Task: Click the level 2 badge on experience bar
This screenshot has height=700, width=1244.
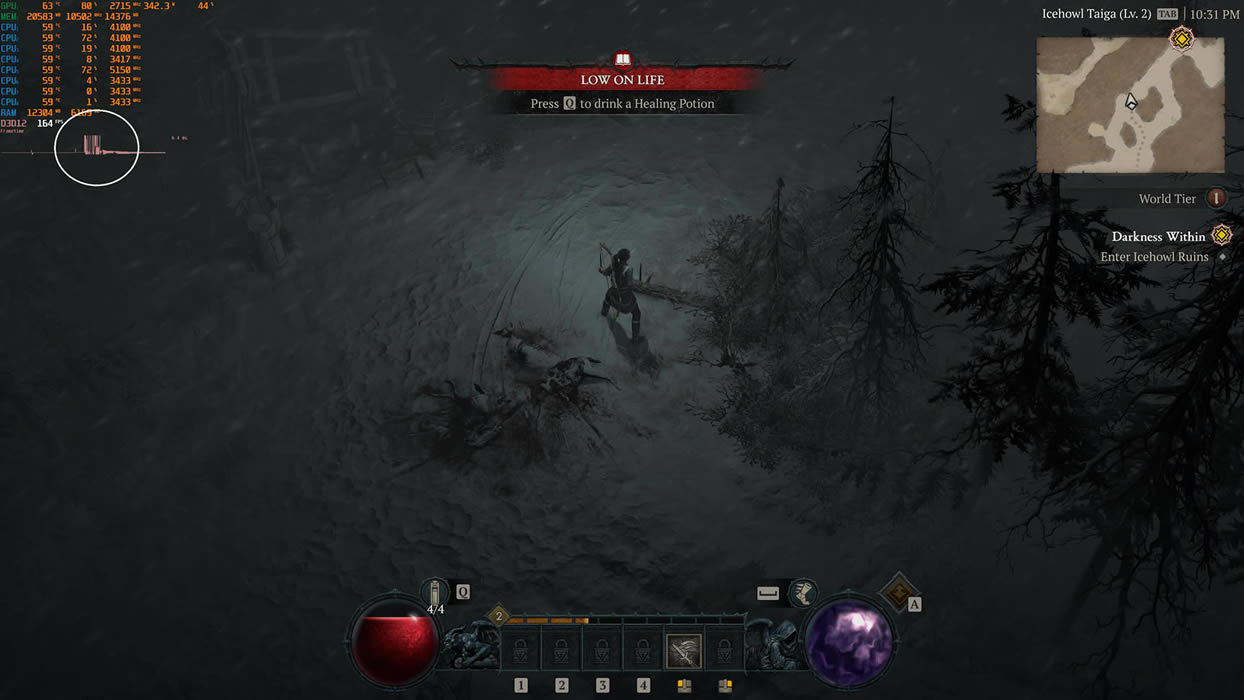Action: 498,616
